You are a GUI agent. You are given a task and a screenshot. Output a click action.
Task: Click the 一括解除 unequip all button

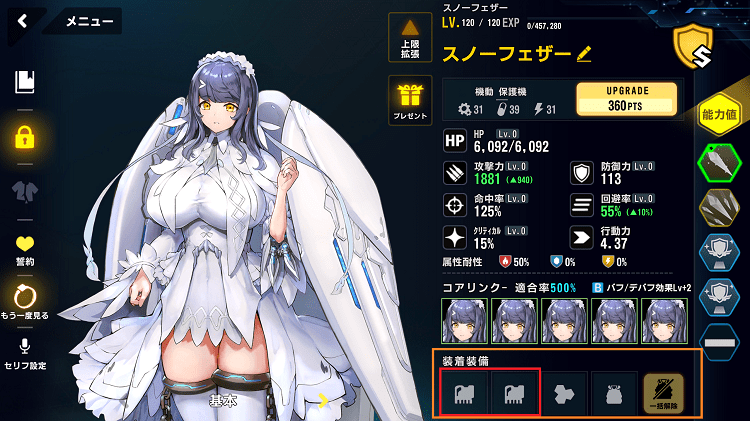coord(665,390)
